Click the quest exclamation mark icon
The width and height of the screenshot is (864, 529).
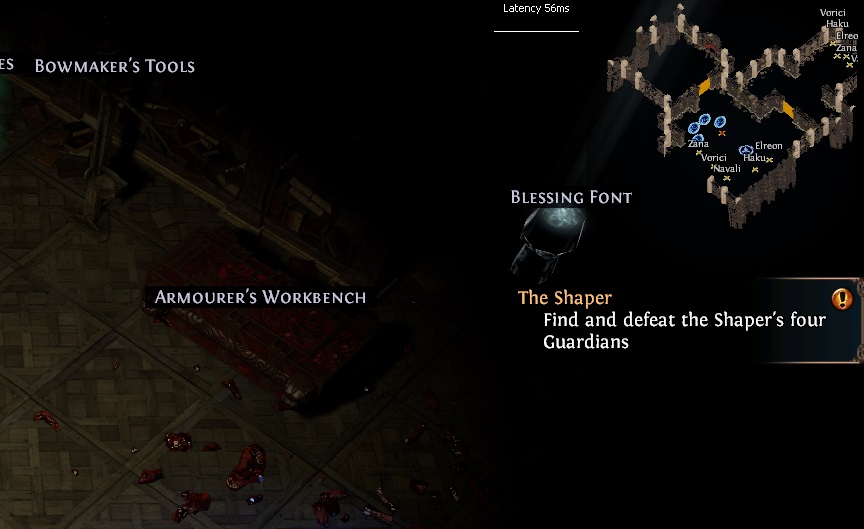pyautogui.click(x=841, y=298)
